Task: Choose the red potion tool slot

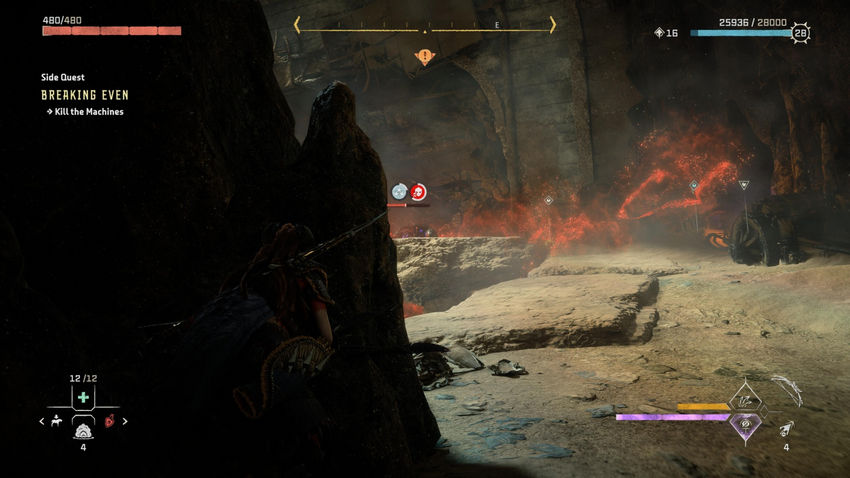Action: (110, 421)
